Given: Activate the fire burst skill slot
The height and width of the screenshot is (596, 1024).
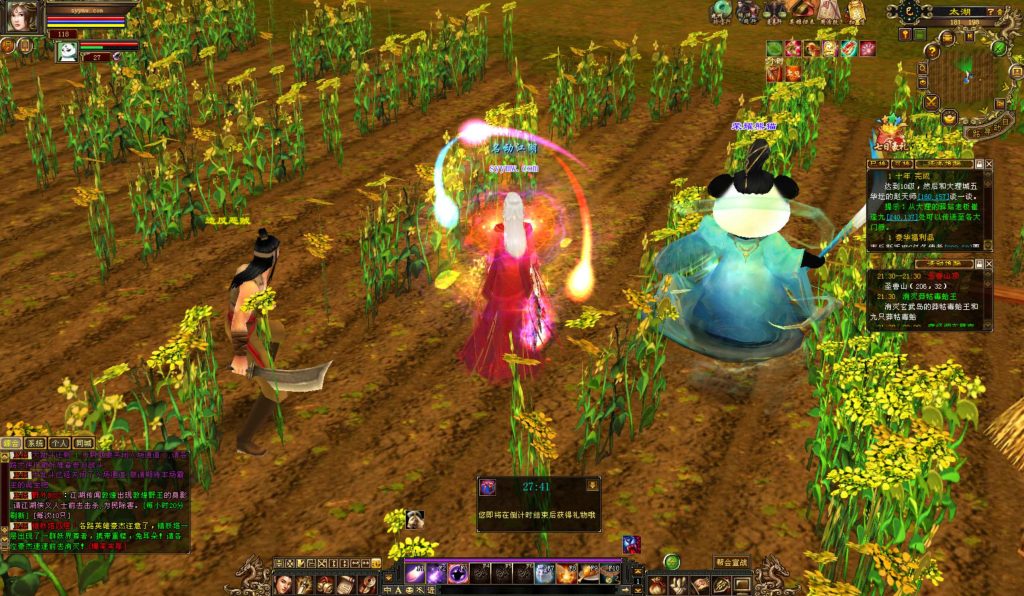Looking at the screenshot, I should (x=566, y=573).
